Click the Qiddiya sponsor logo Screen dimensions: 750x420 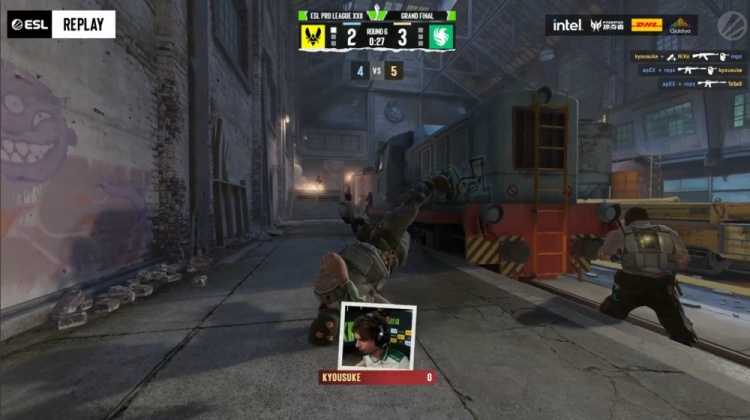(681, 25)
